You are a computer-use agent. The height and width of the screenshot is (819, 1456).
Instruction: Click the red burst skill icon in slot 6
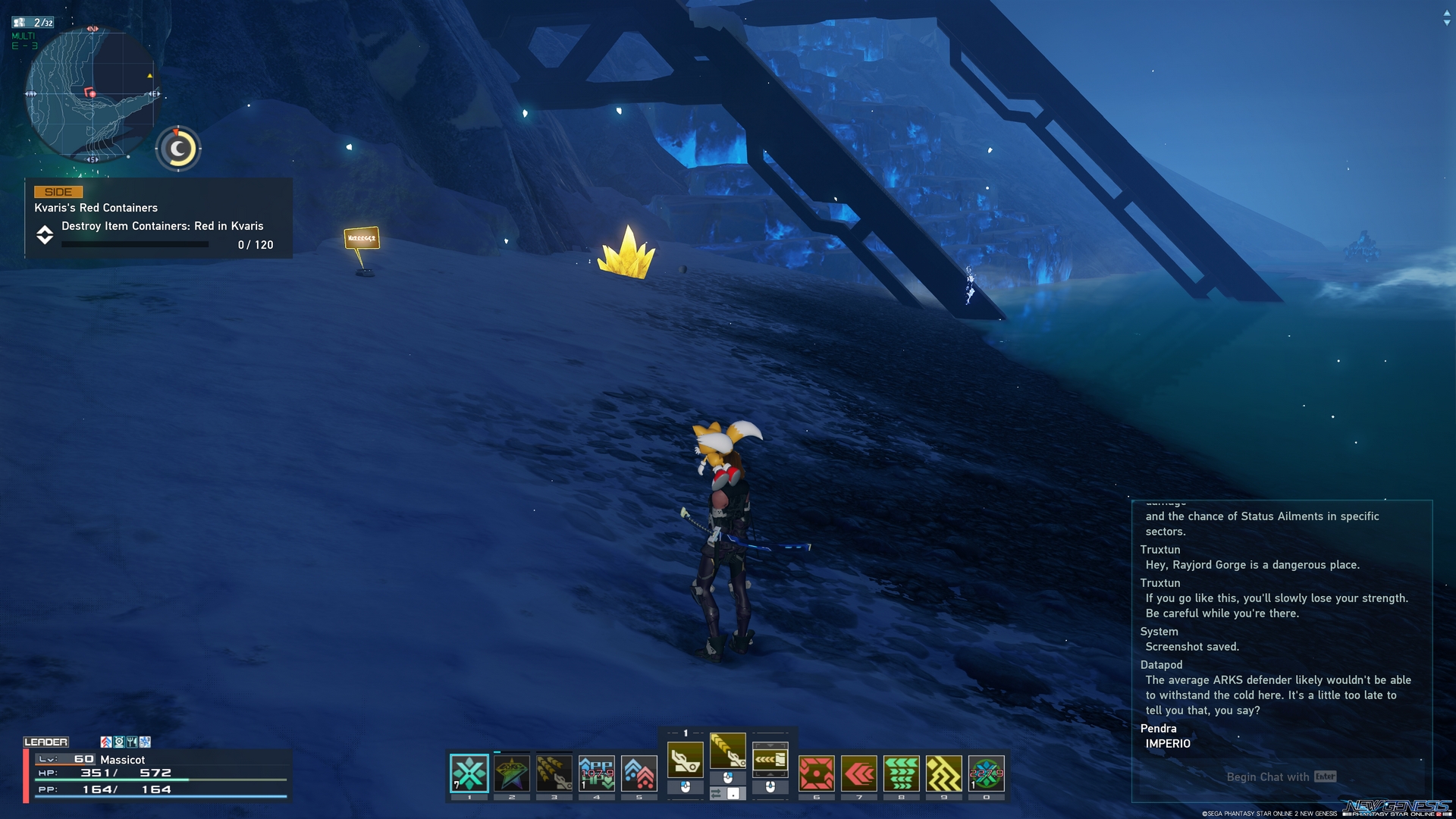(815, 773)
